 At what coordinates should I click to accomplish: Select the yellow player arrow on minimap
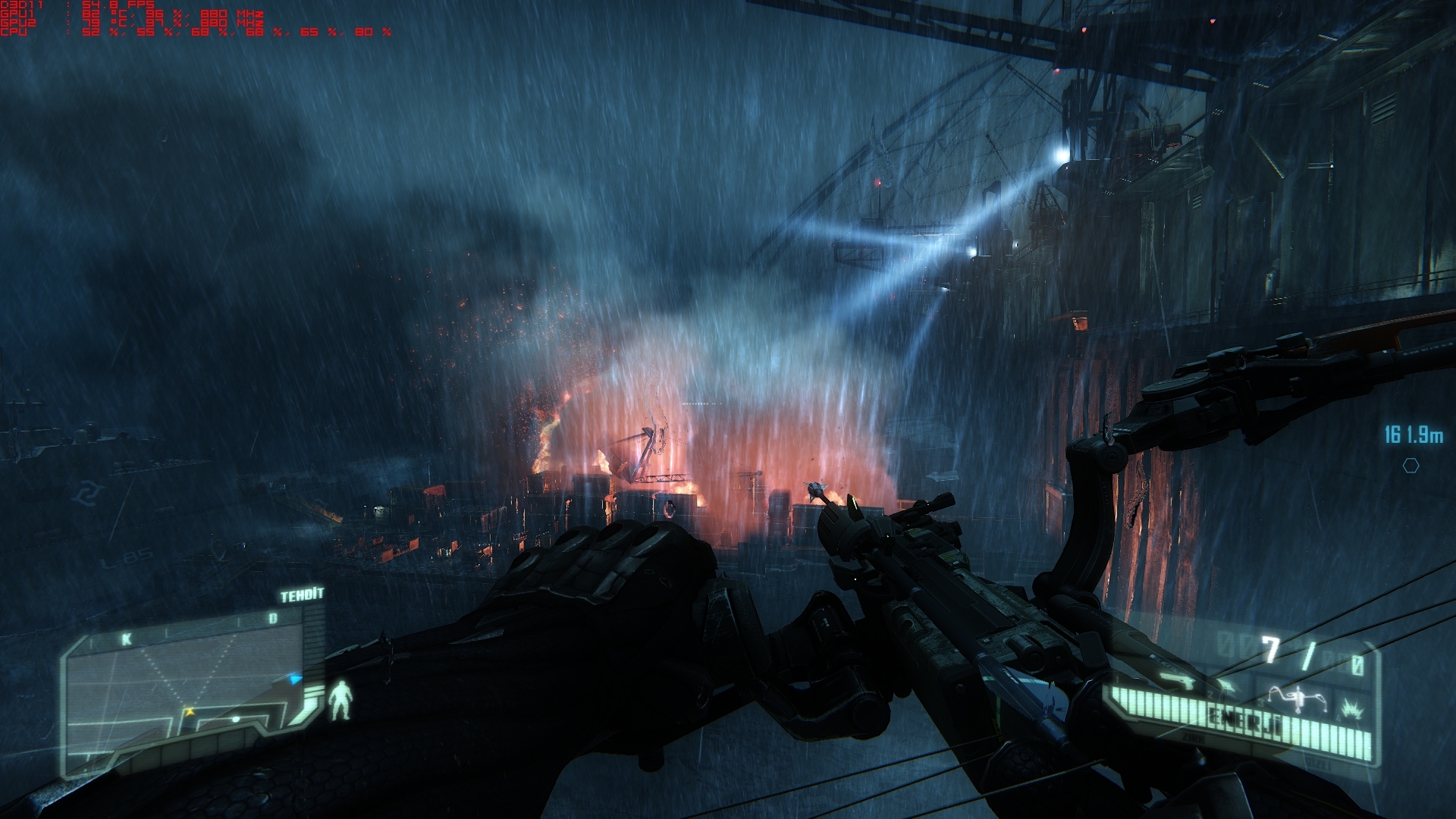[x=189, y=712]
